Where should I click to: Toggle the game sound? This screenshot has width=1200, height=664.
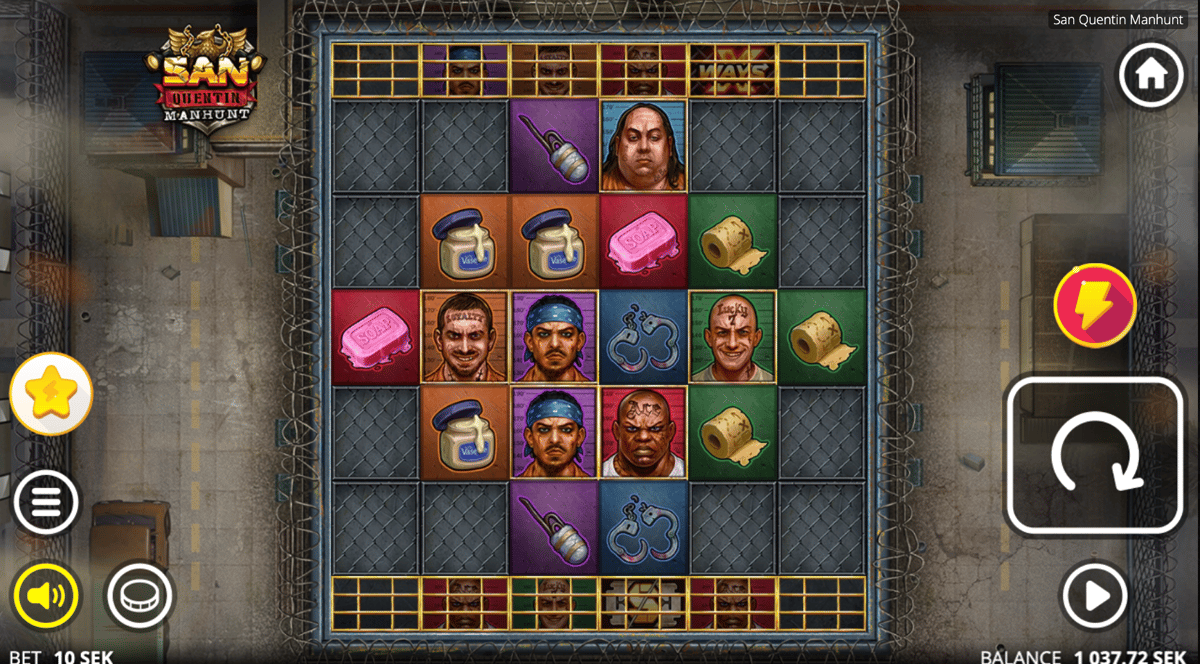[x=46, y=596]
